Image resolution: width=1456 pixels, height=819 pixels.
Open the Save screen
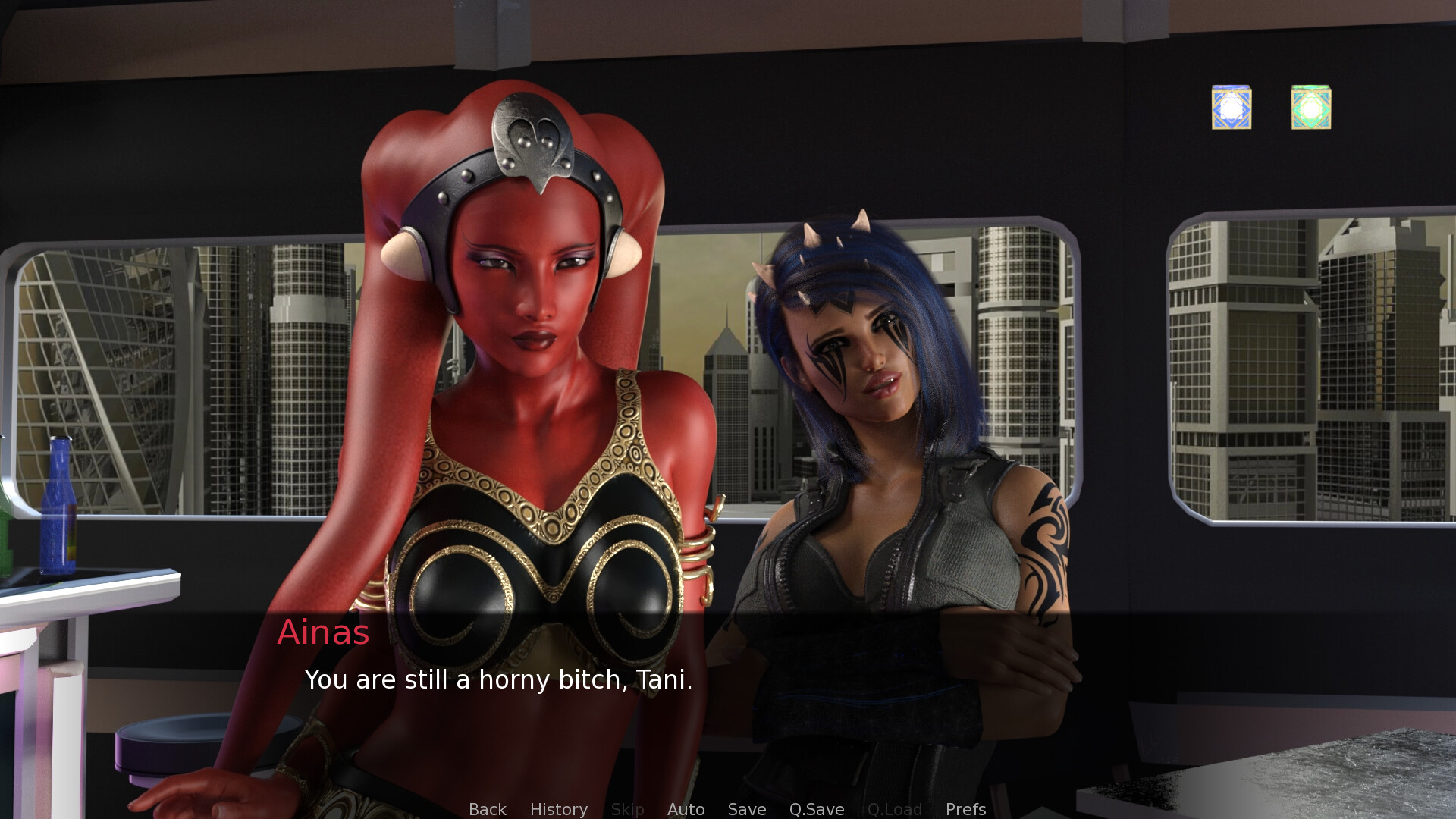[x=746, y=809]
